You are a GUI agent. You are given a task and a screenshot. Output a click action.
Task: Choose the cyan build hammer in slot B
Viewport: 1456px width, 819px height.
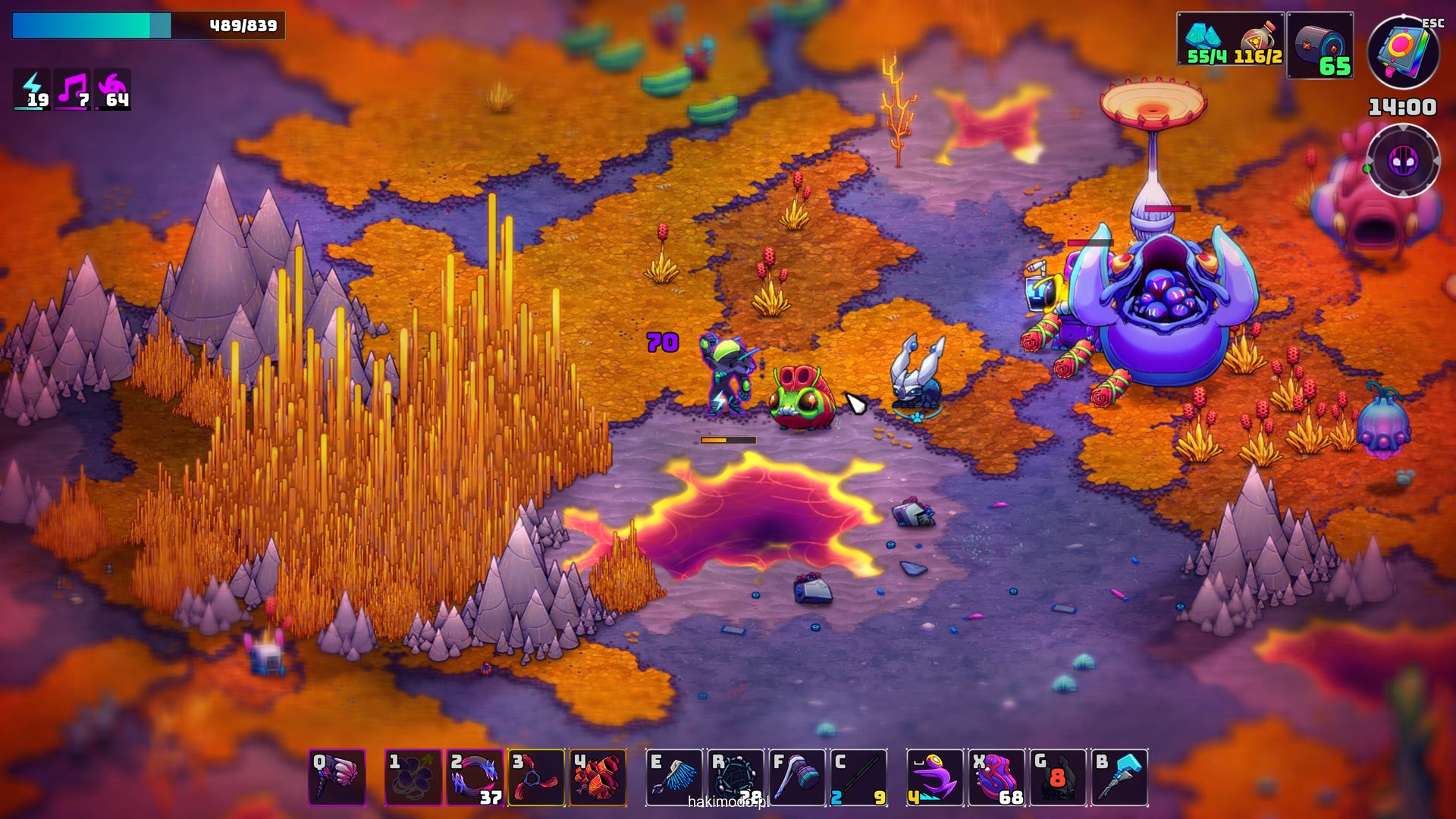tap(1119, 777)
